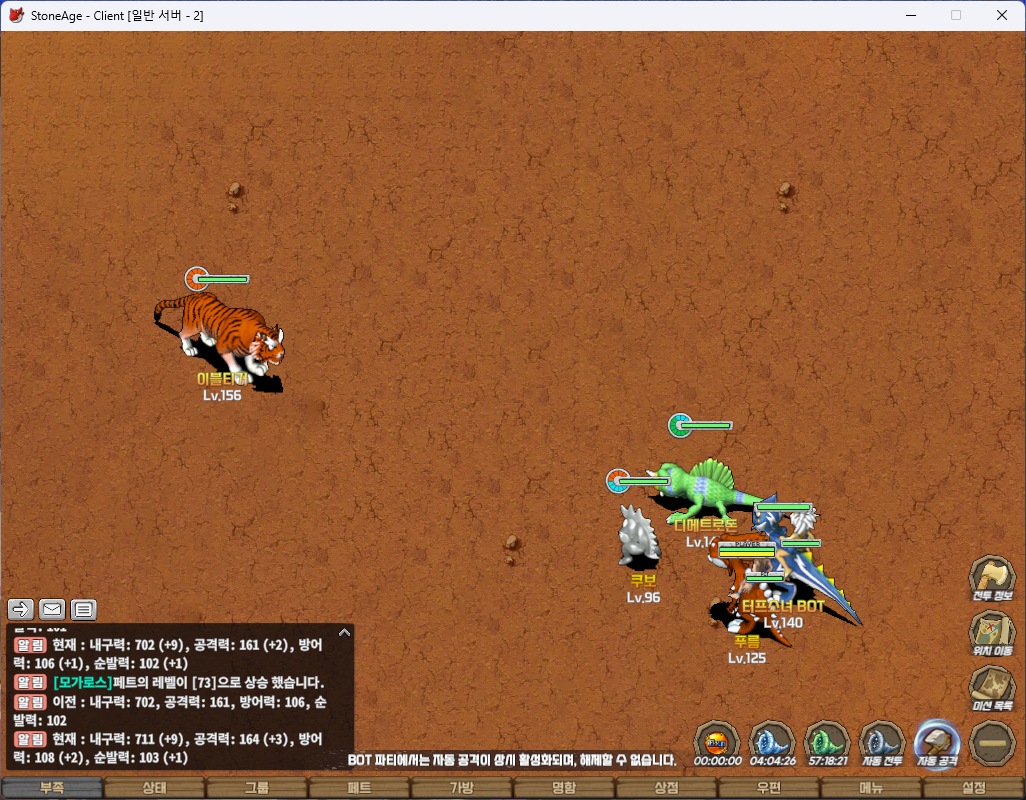
Task: Open the 미션 목록 scroll icon
Action: coord(992,687)
